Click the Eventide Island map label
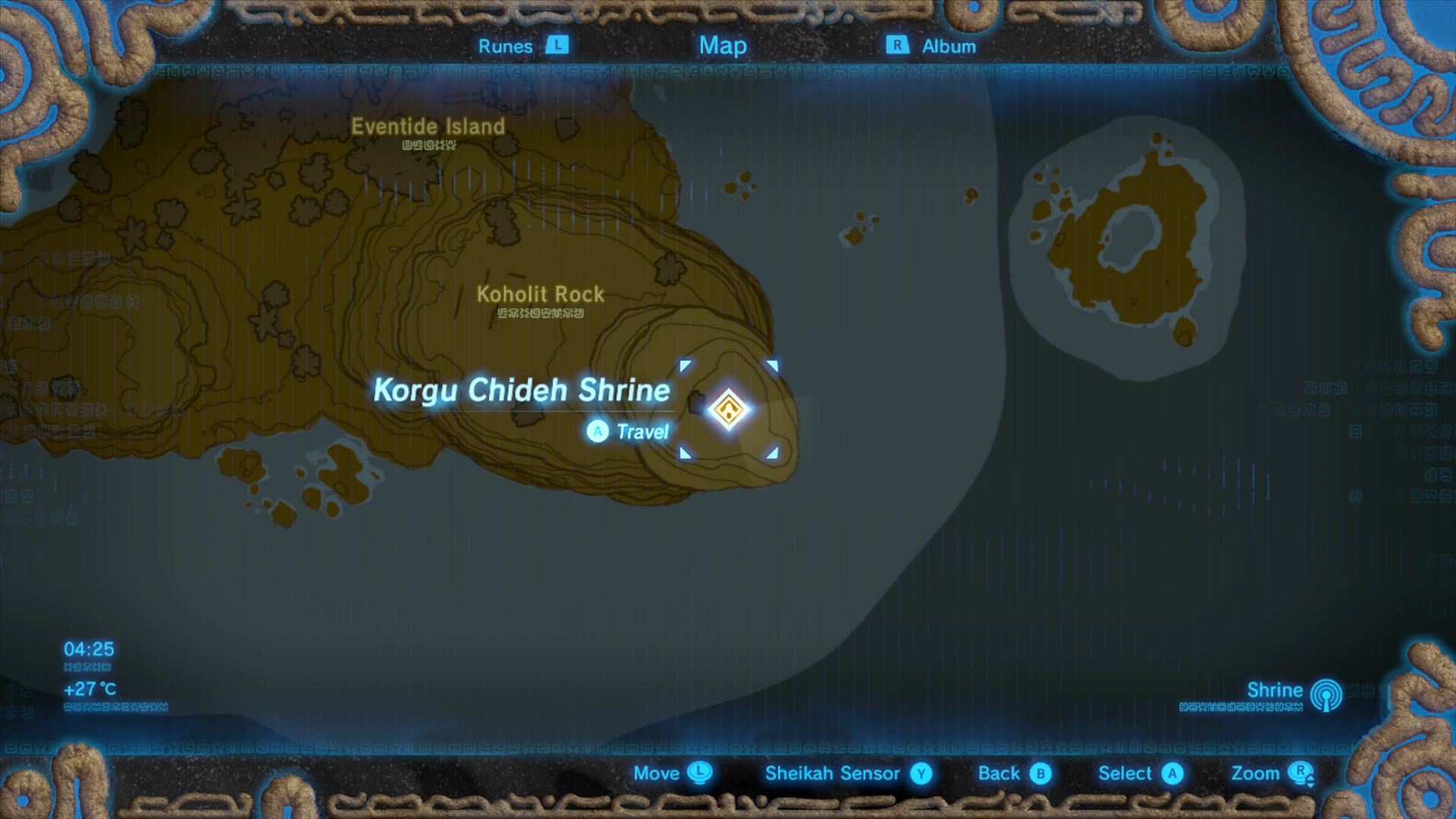 tap(430, 127)
